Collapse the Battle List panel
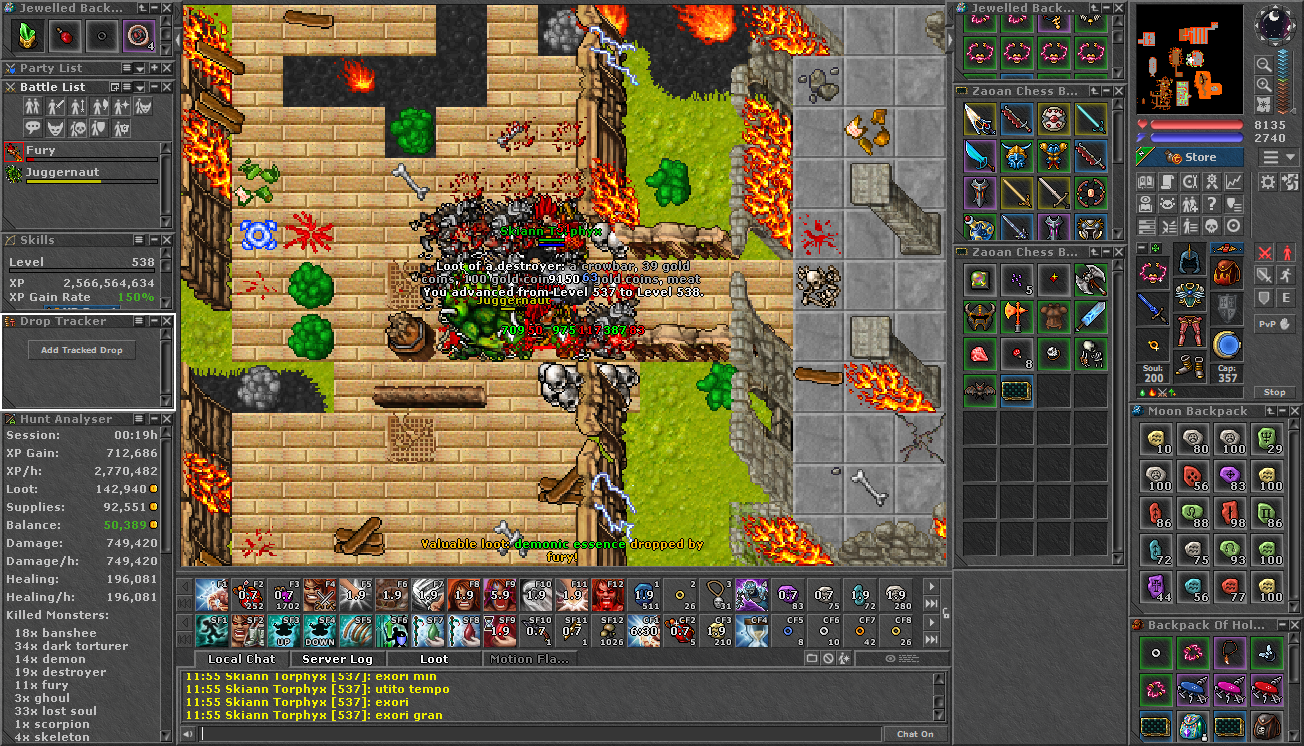The image size is (1304, 746). coord(154,87)
